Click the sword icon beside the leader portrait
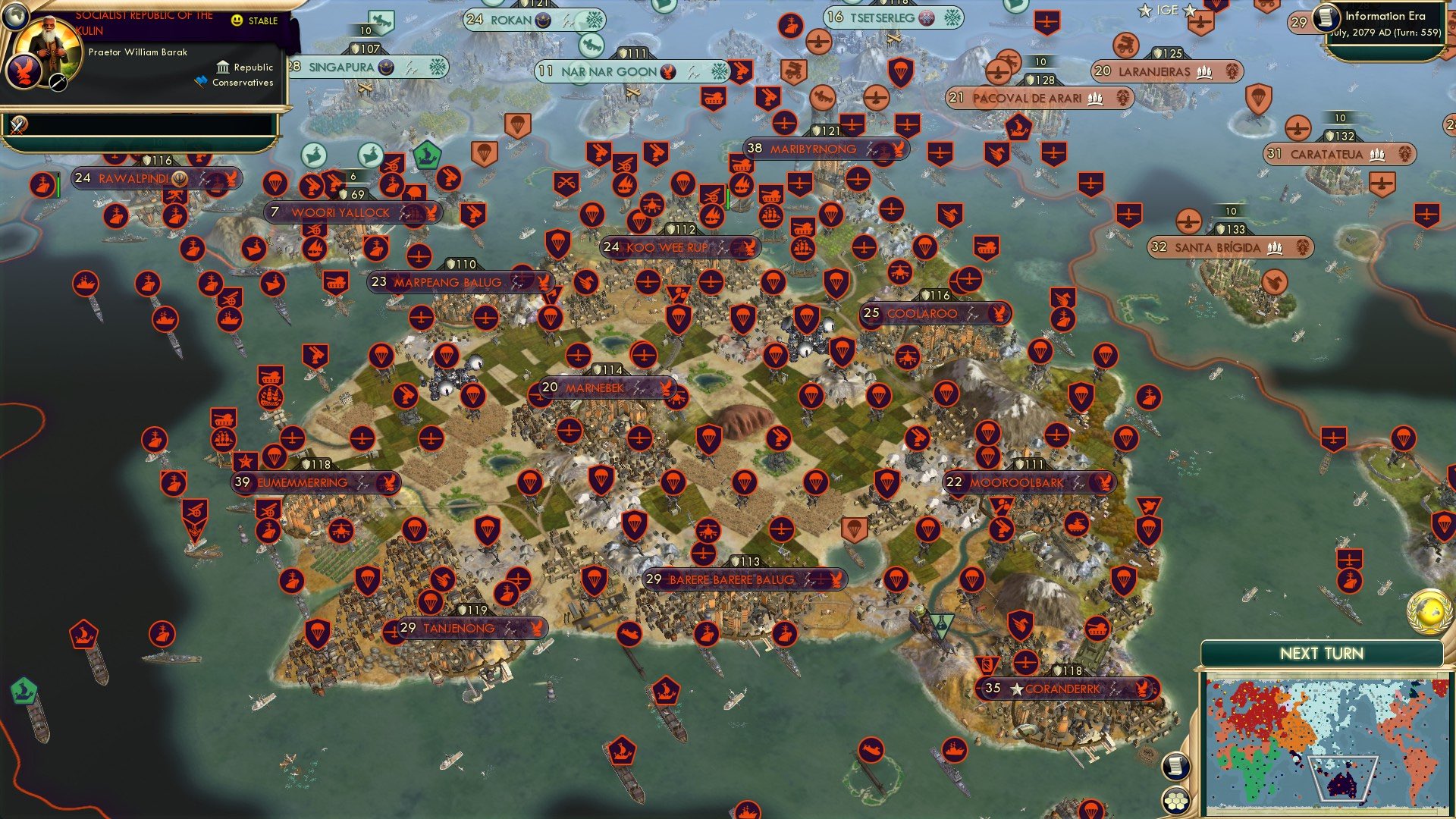This screenshot has height=819, width=1456. click(x=57, y=83)
